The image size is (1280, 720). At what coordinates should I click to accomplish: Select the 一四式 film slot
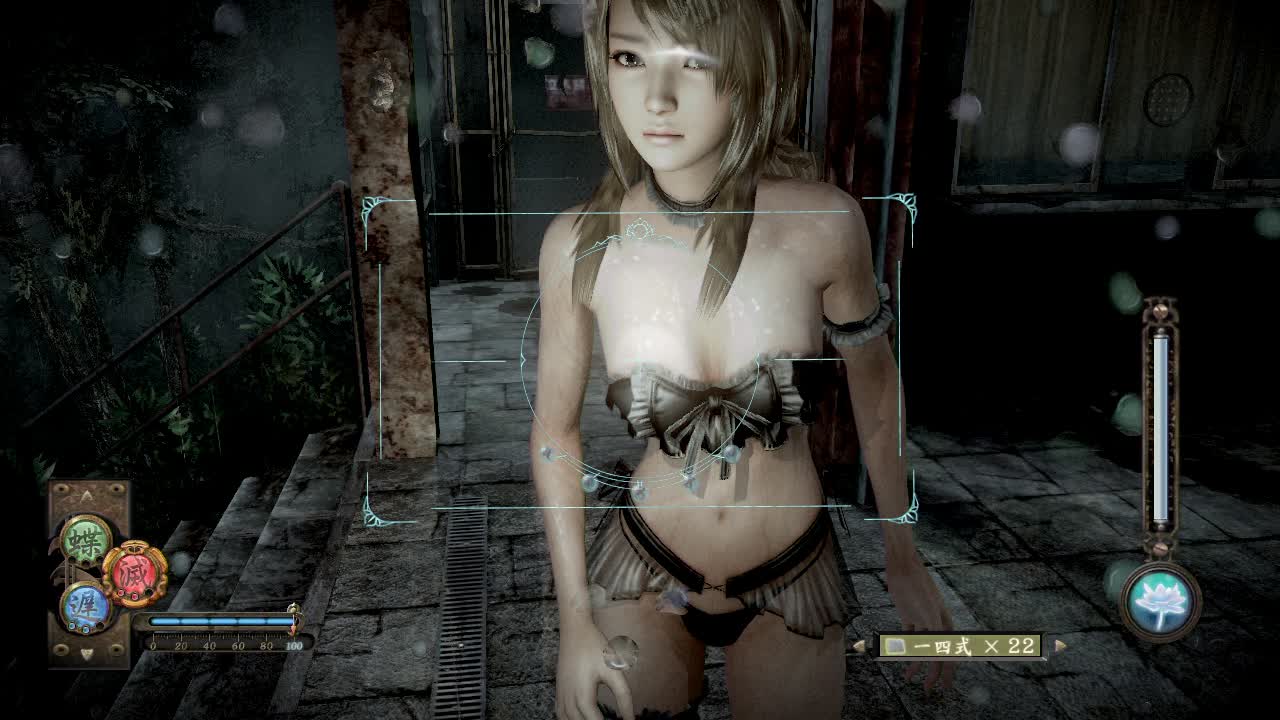pos(960,646)
